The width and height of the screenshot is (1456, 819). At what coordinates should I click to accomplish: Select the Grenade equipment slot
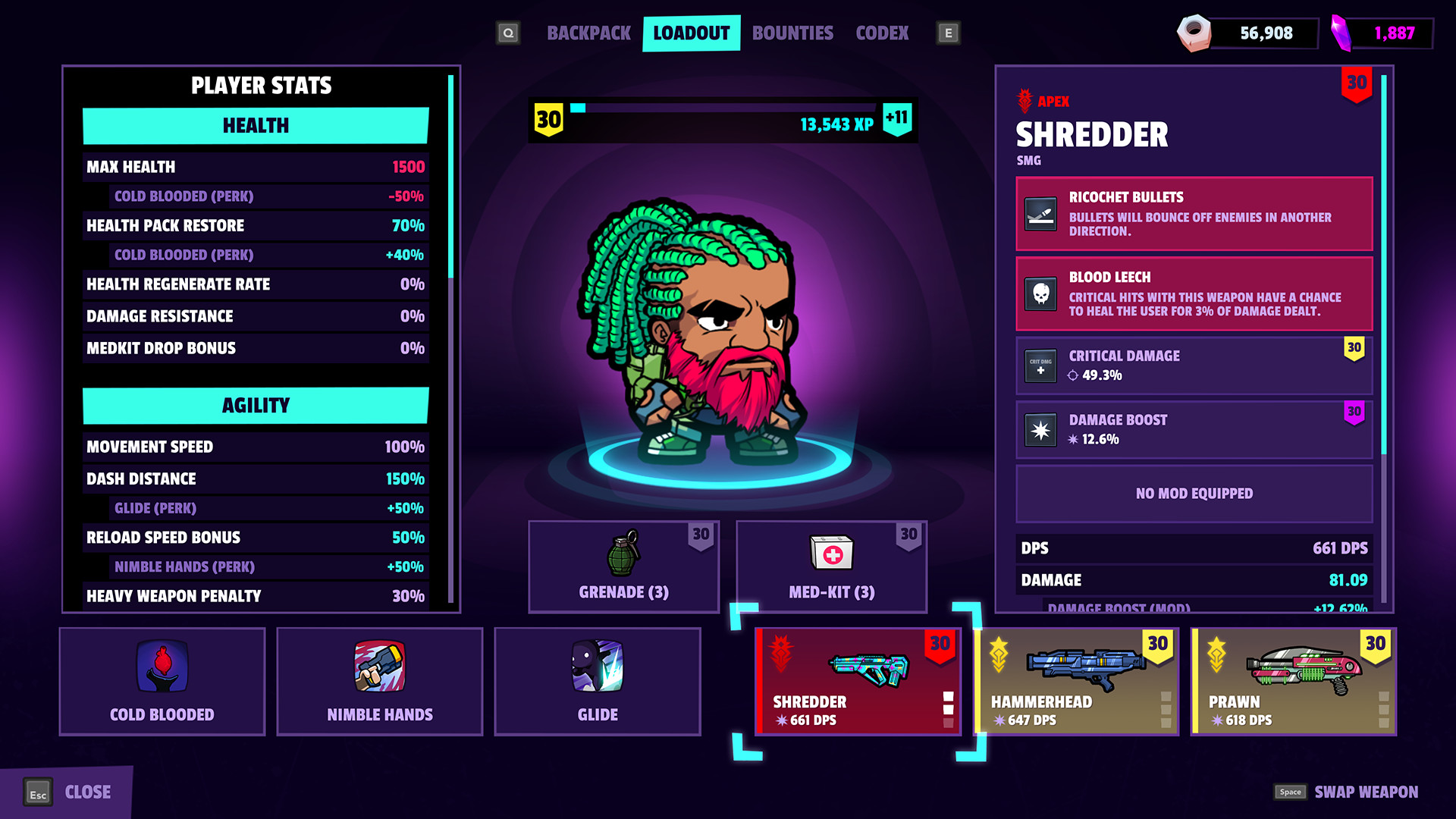(x=623, y=566)
